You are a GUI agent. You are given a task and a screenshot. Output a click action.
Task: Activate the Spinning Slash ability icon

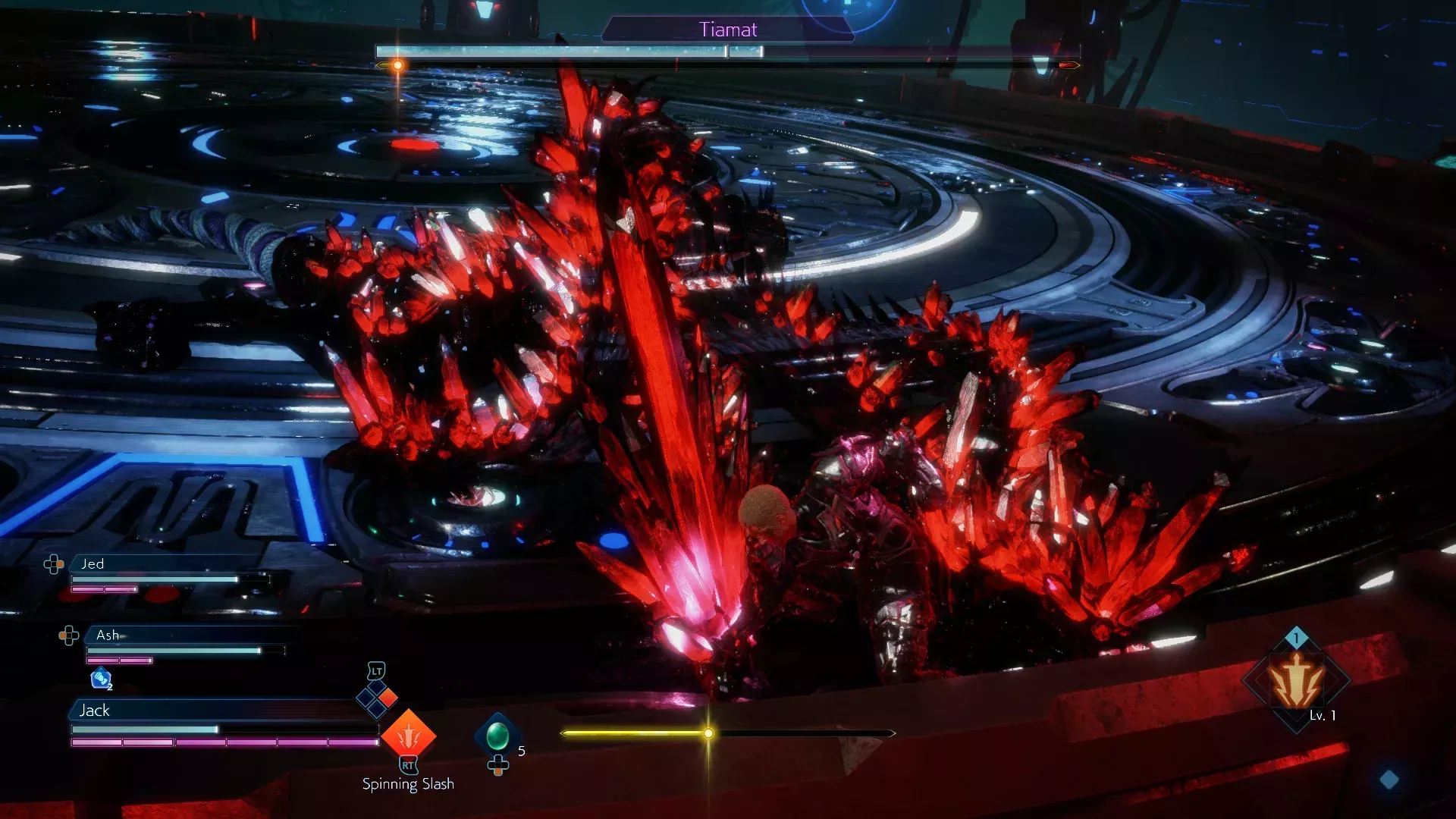point(408,735)
